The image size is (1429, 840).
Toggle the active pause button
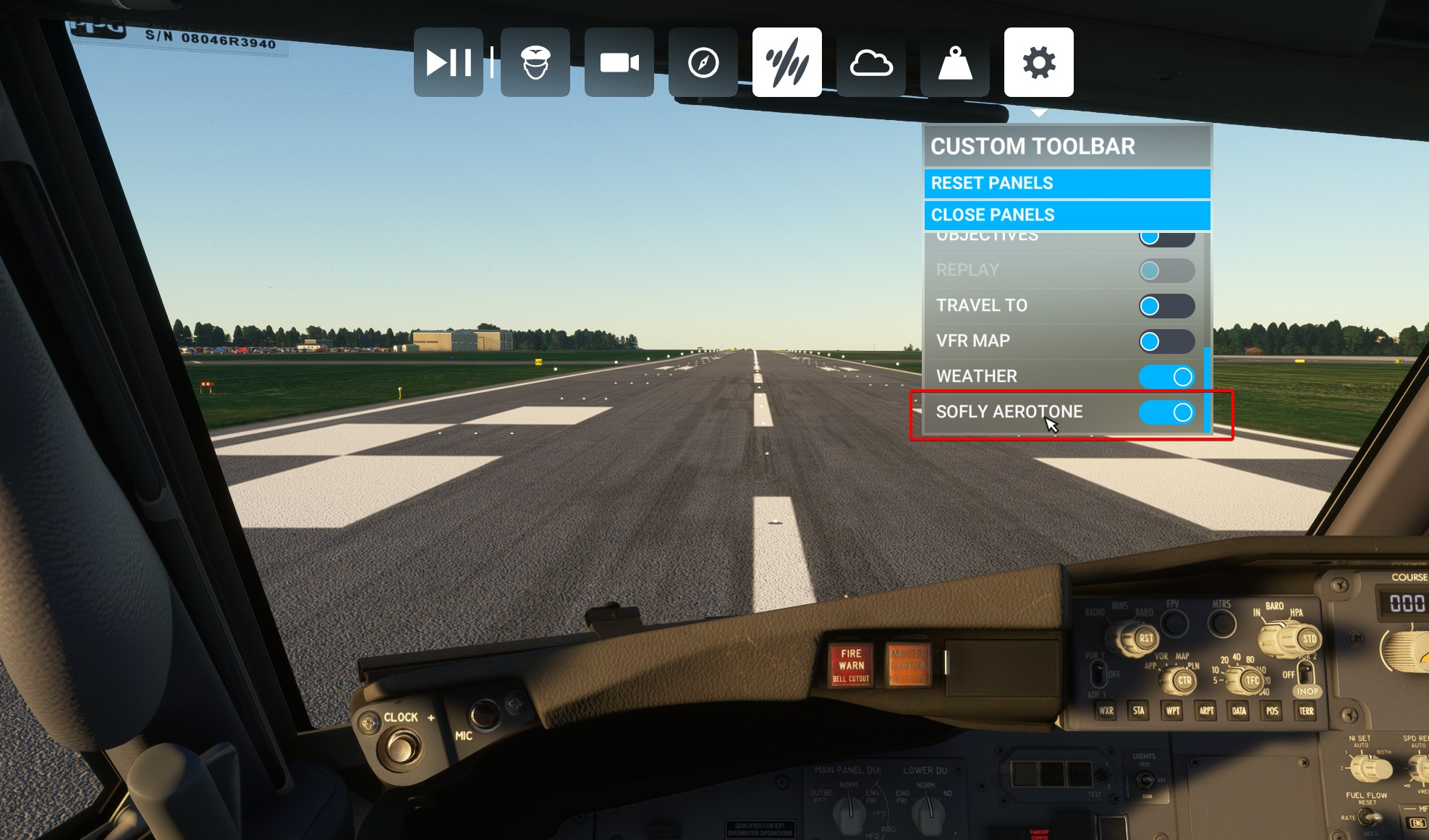[448, 62]
